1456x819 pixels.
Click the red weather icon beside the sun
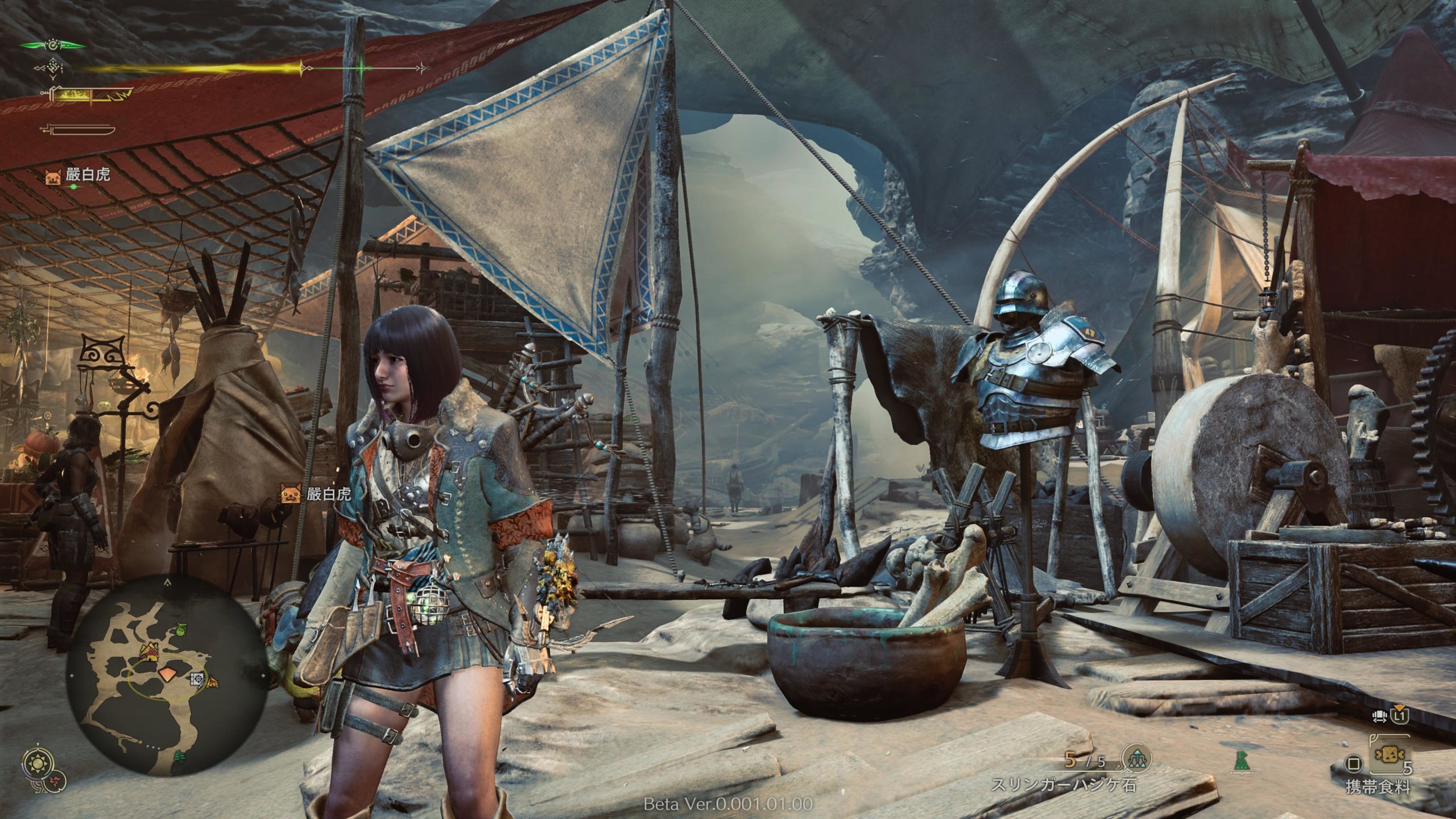56,781
